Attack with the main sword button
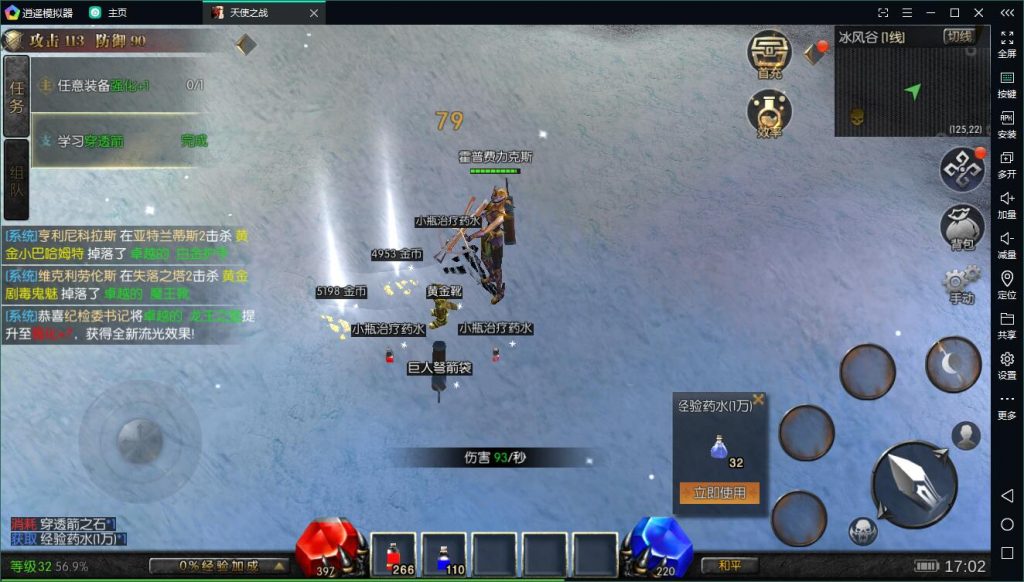1024x582 pixels. (915, 484)
